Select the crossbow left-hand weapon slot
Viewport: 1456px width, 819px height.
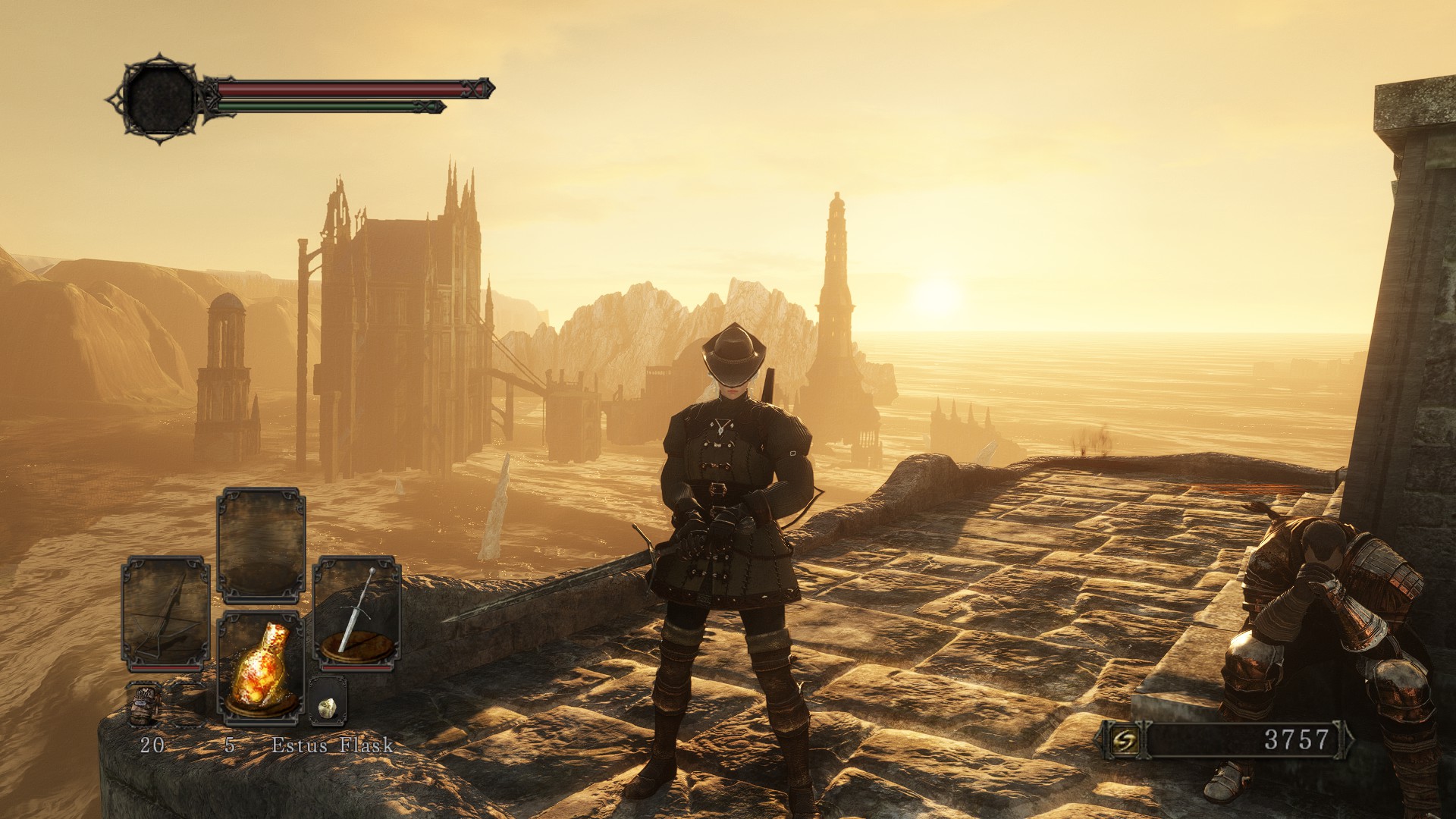165,613
